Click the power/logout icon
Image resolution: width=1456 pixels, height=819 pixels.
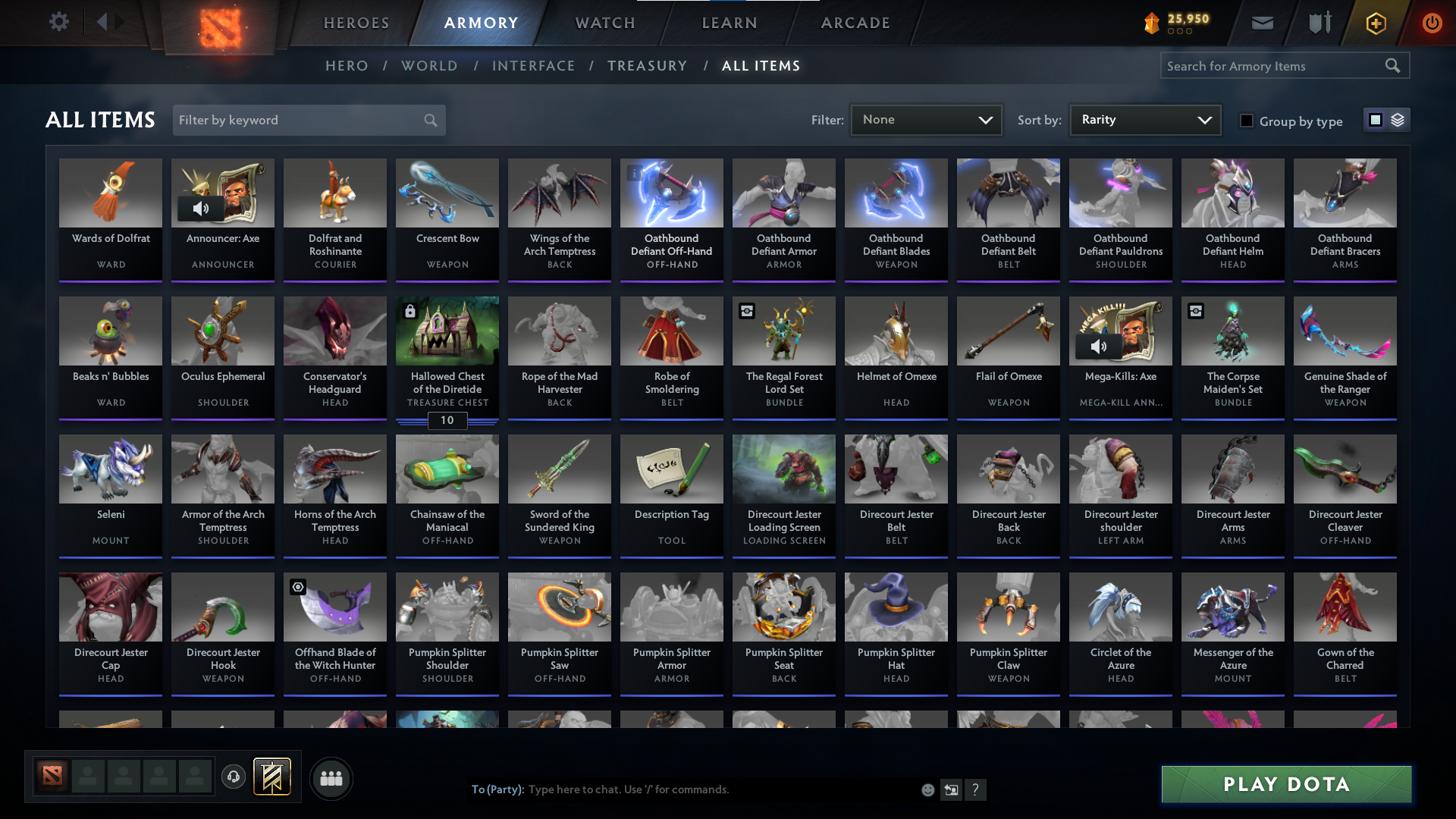pyautogui.click(x=1432, y=23)
